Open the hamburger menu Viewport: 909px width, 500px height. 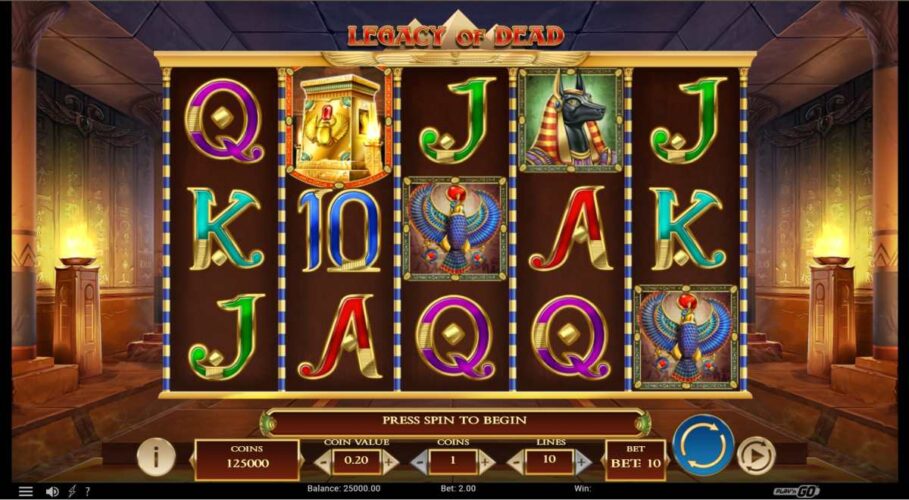pos(25,491)
